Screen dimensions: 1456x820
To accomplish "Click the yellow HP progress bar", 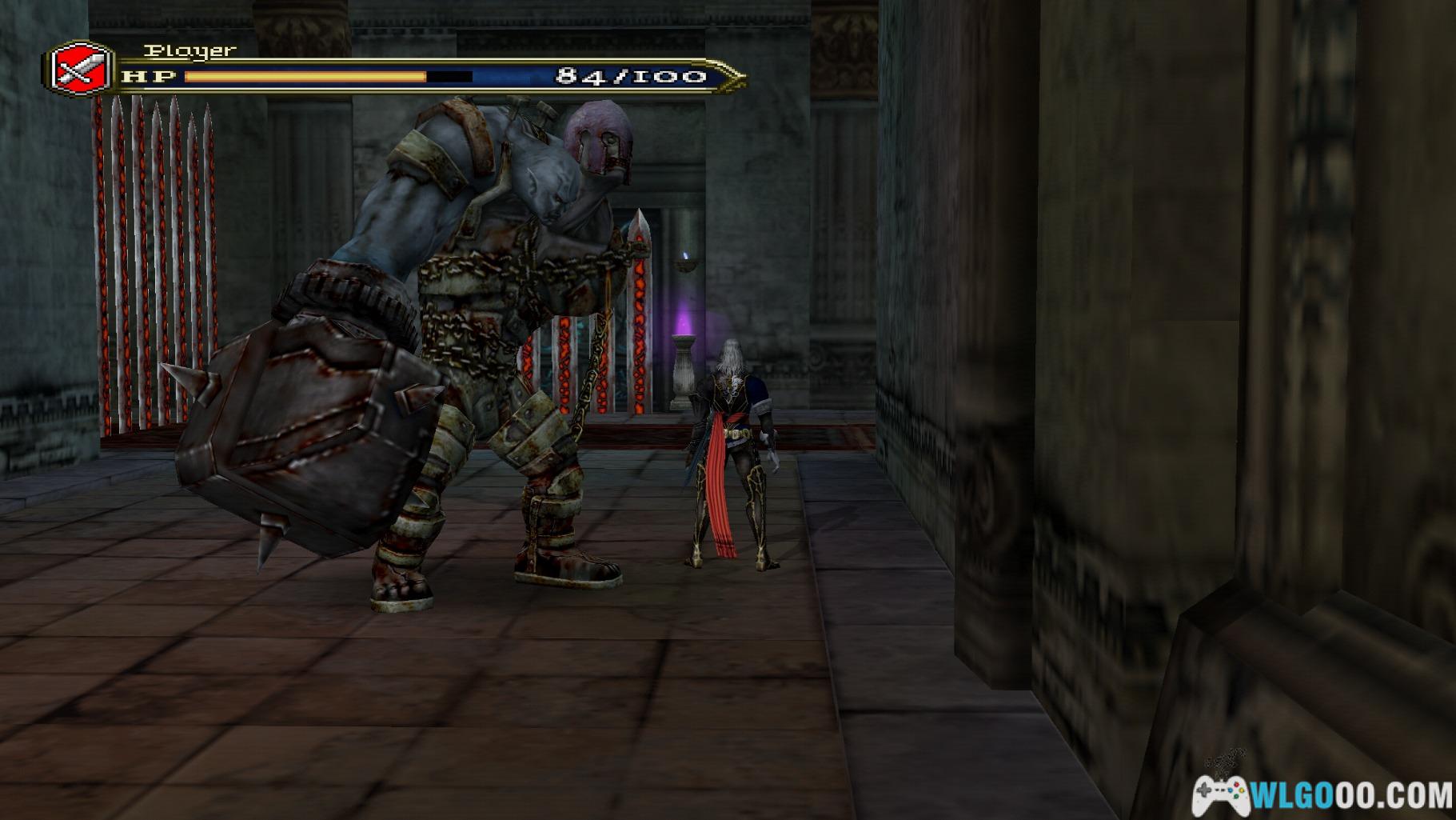I will tap(304, 76).
